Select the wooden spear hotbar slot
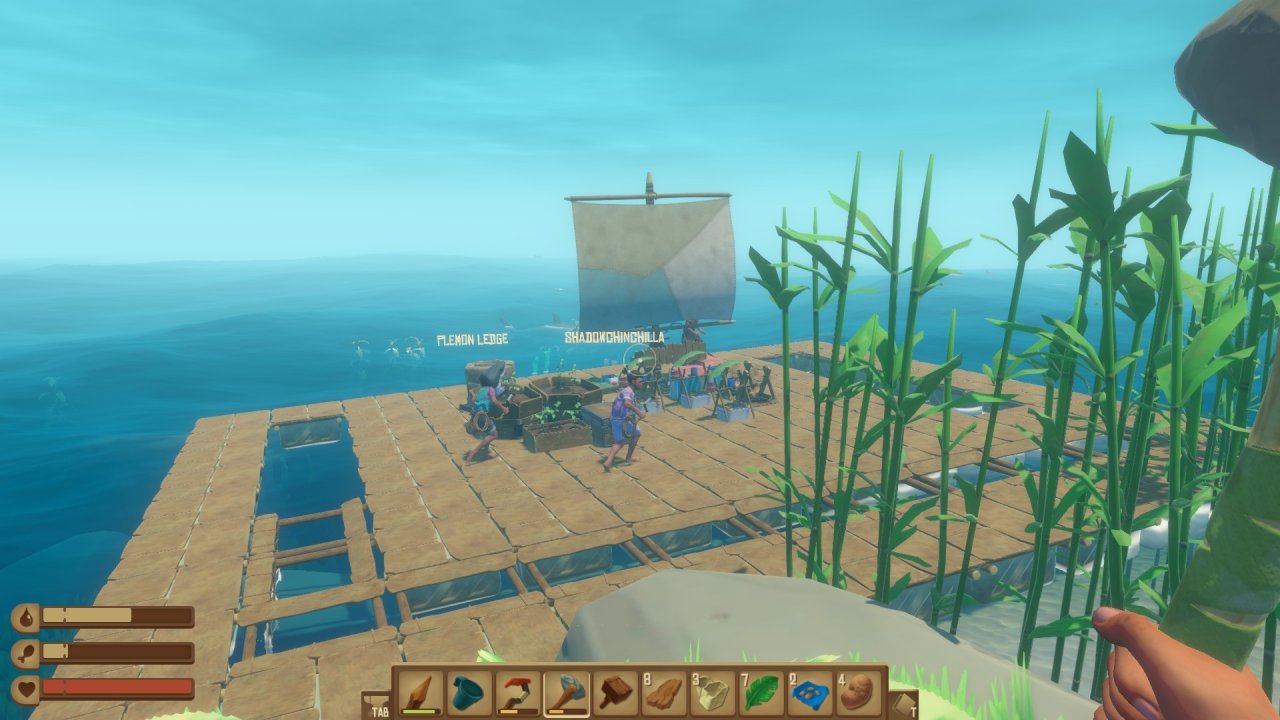The width and height of the screenshot is (1280, 720). click(x=420, y=692)
